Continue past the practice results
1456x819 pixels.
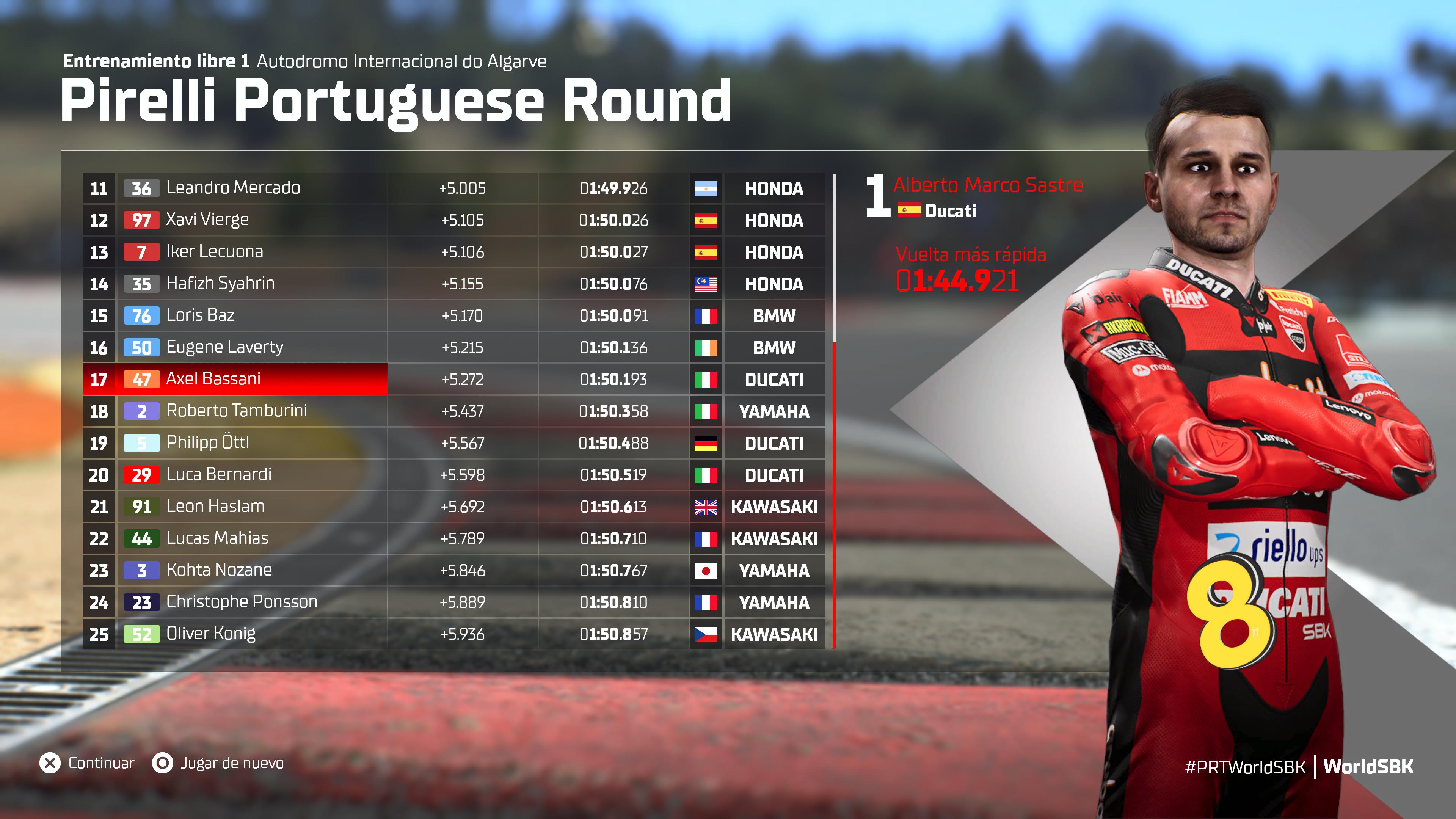tap(88, 763)
